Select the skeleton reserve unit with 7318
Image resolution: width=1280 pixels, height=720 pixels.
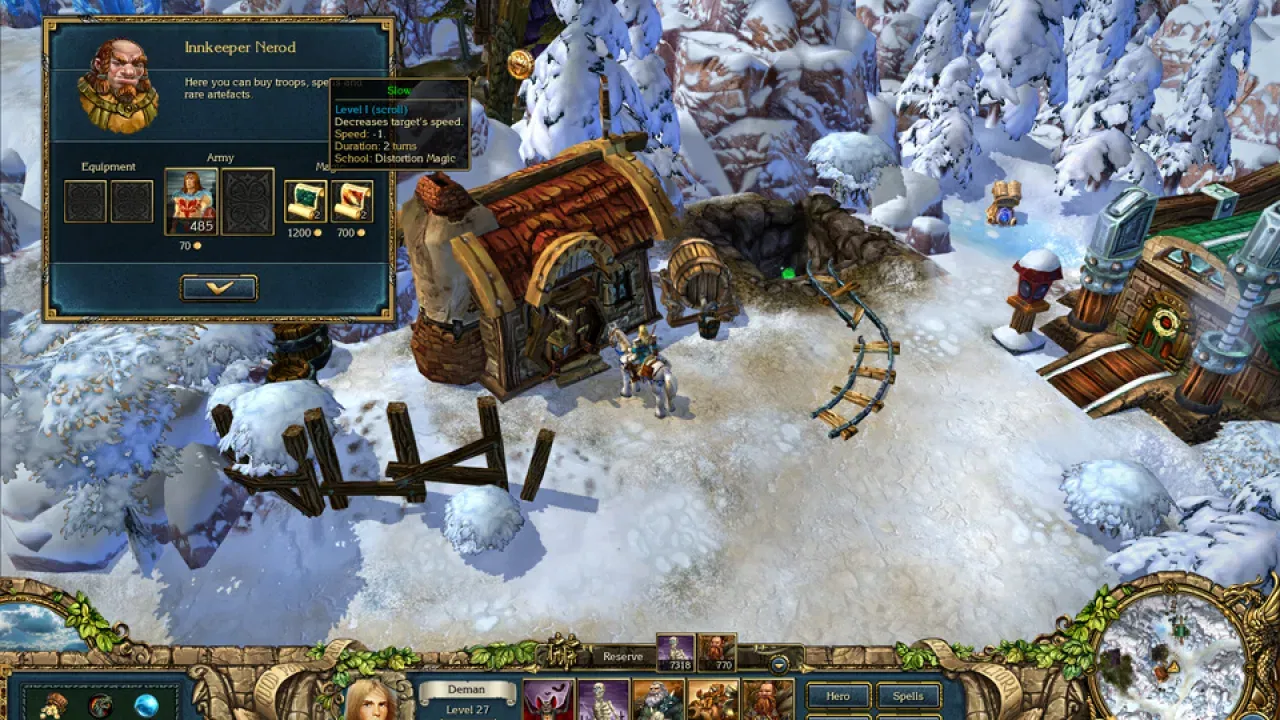click(x=675, y=652)
